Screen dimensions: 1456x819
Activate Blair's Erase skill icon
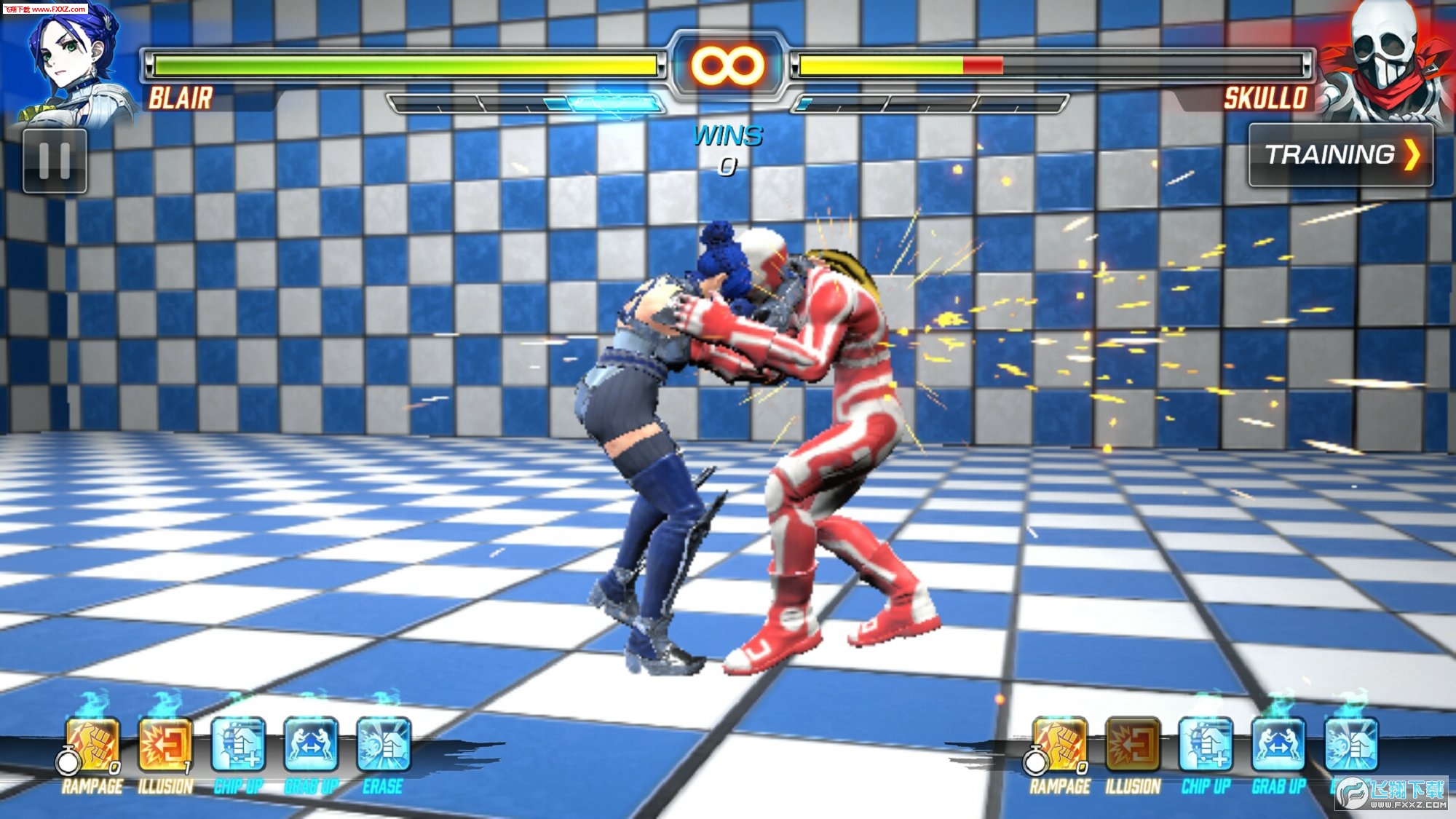[x=384, y=744]
